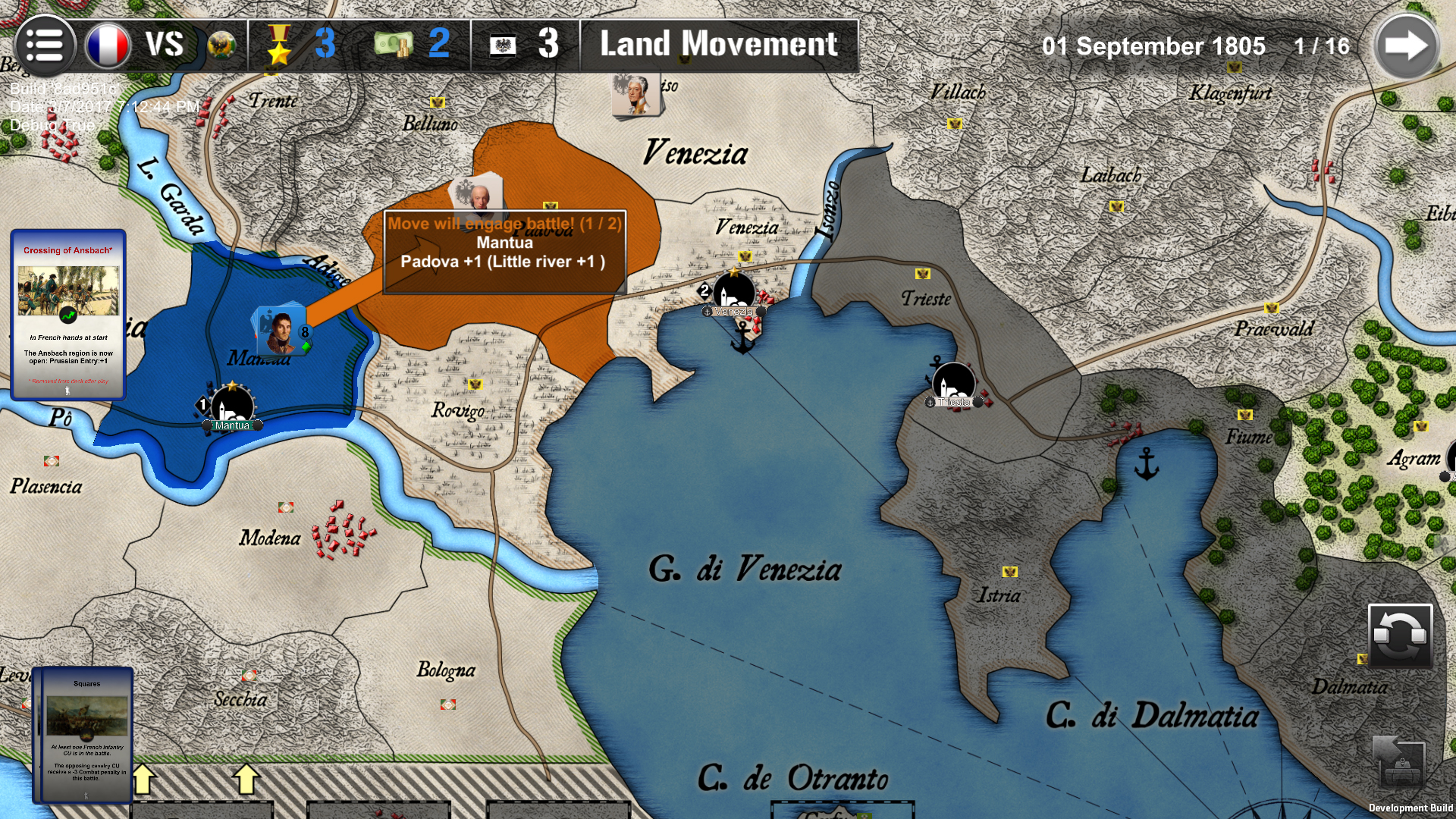
Task: Click the green diamond strength indicator on Napoleon's stack
Action: click(306, 348)
